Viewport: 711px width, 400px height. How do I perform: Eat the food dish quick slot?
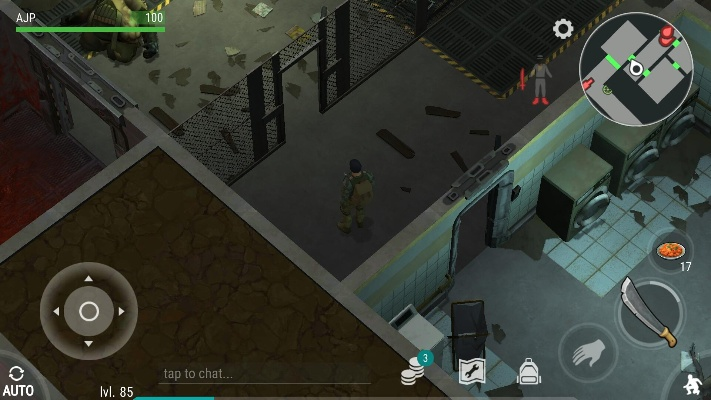671,249
